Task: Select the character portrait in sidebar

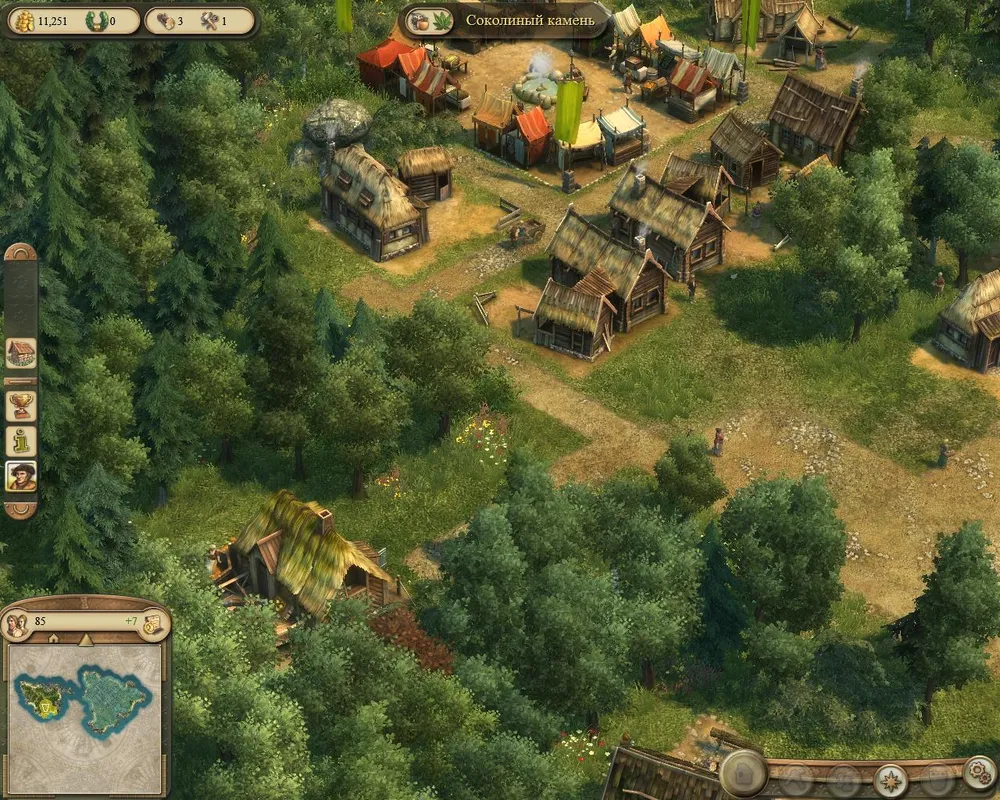Action: coord(21,475)
